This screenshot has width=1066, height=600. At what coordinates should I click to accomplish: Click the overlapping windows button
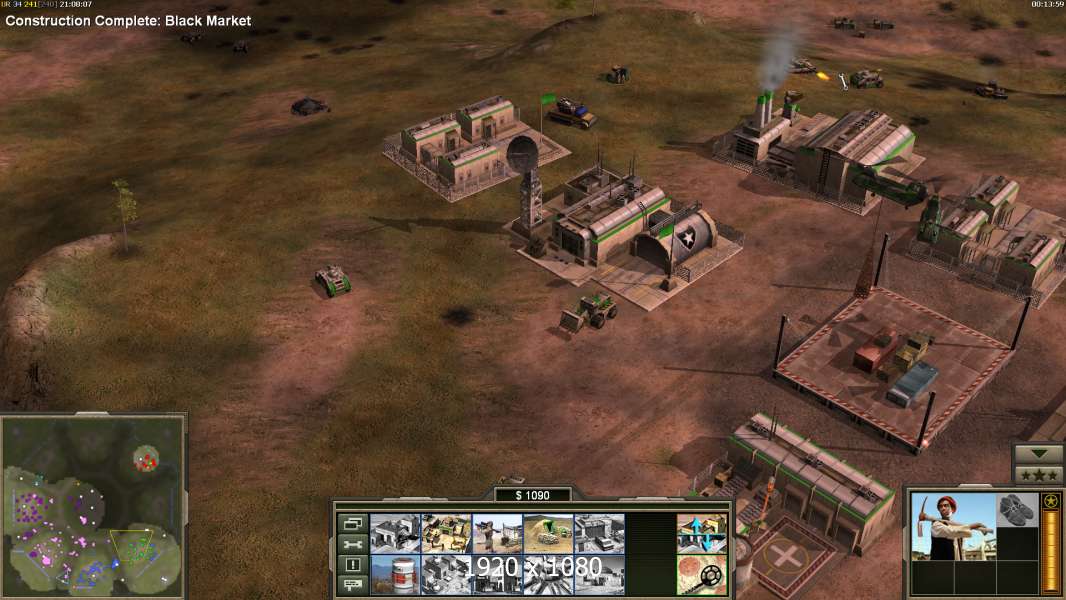[x=351, y=523]
